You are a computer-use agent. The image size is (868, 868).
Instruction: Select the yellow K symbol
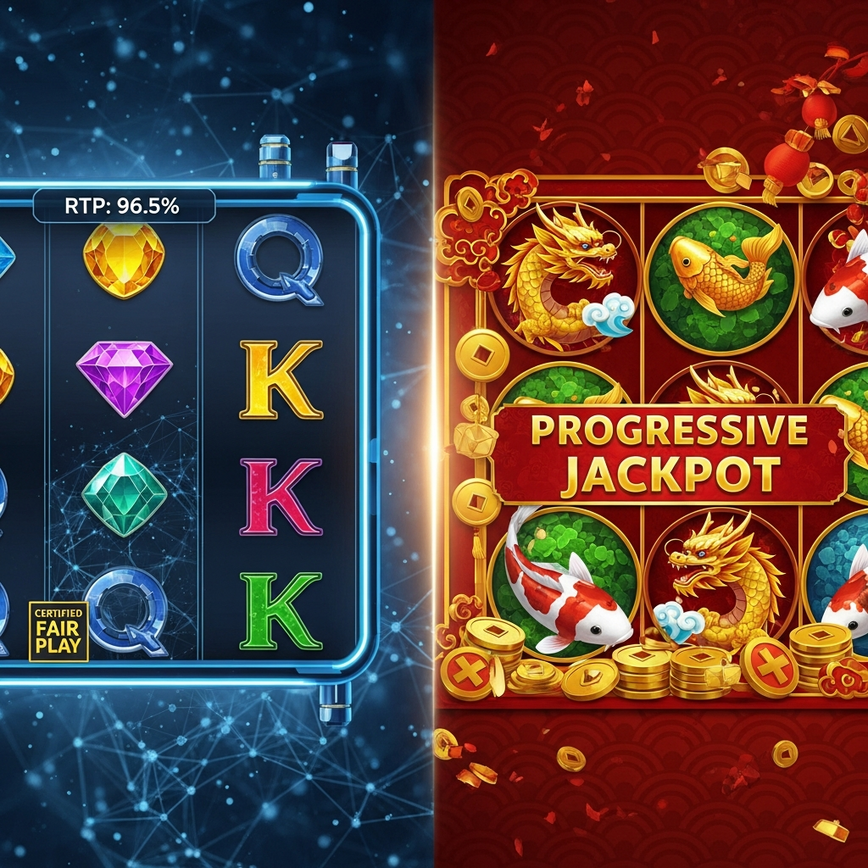[x=281, y=380]
